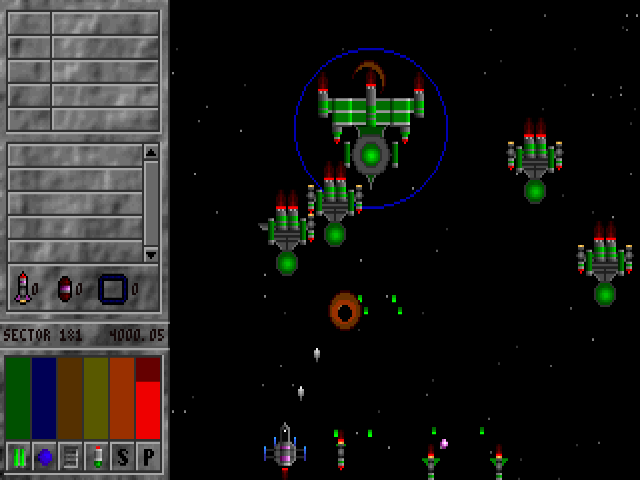
Task: Select the purple-striped capsule bomb icon
Action: click(x=65, y=288)
